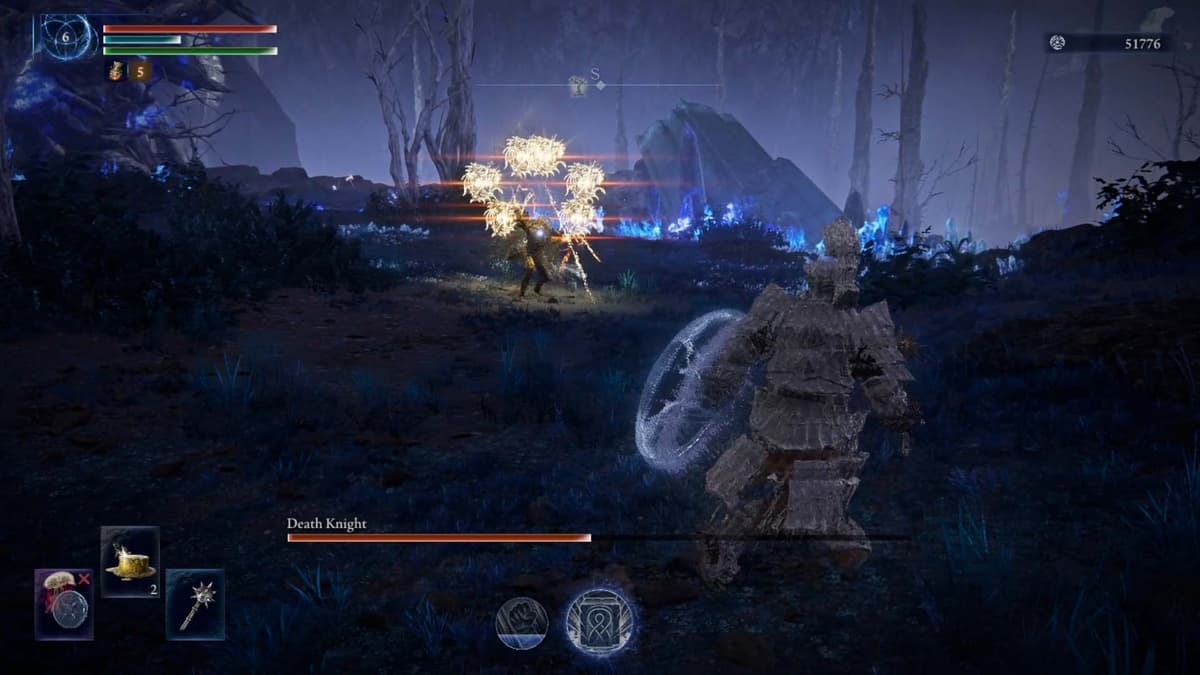Trigger the glowing ultimate art icon
The width and height of the screenshot is (1200, 675).
click(599, 621)
